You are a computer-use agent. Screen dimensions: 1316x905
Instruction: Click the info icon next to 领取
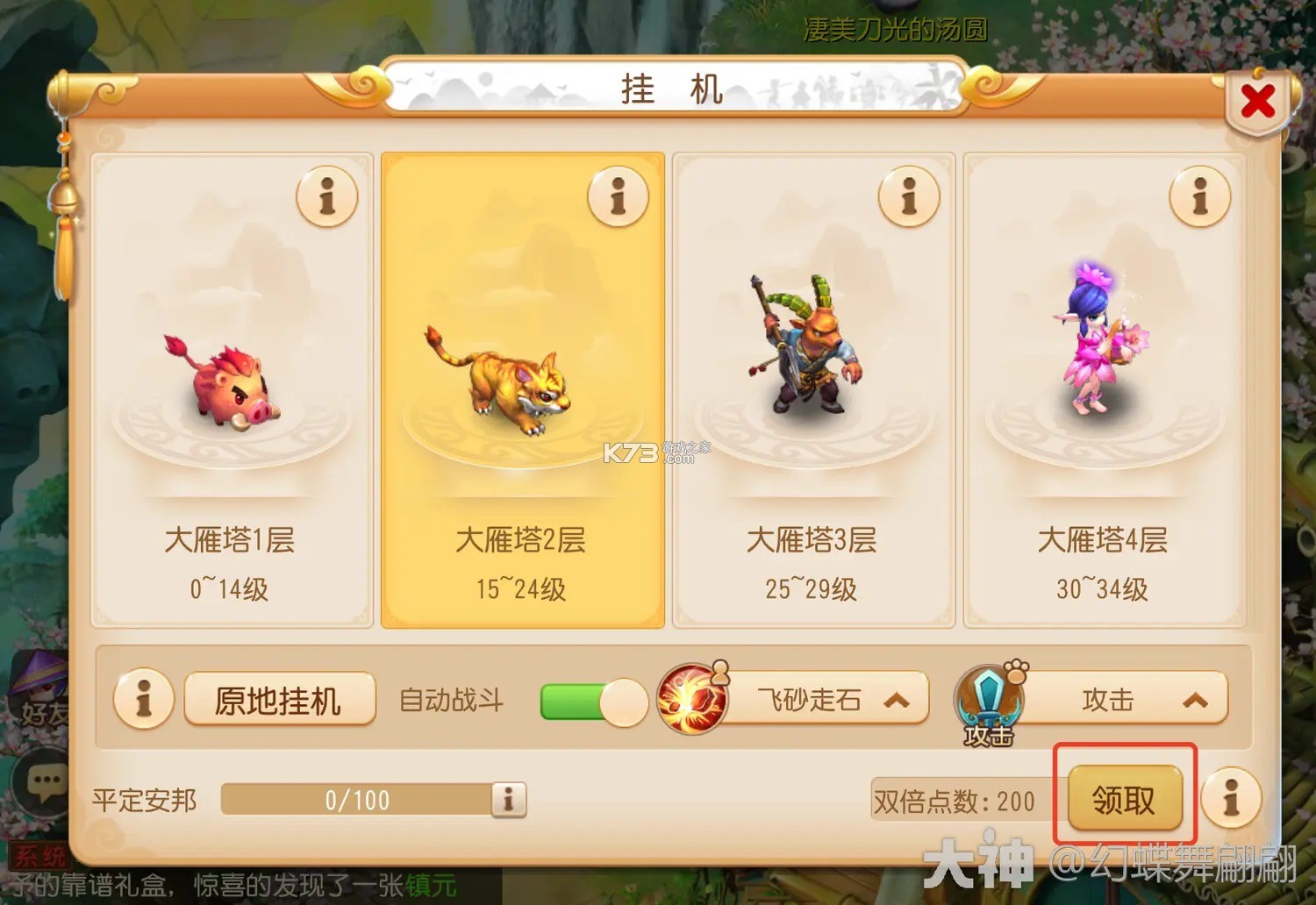point(1232,800)
